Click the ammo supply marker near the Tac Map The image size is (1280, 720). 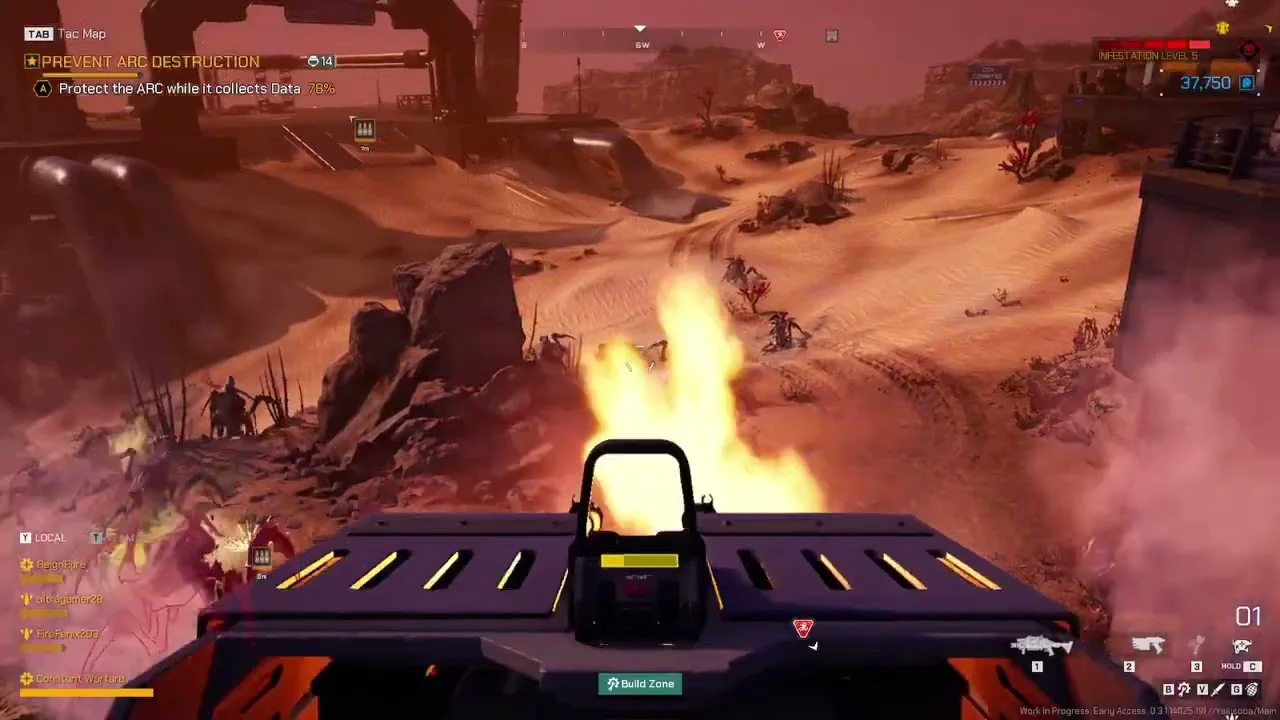click(365, 130)
